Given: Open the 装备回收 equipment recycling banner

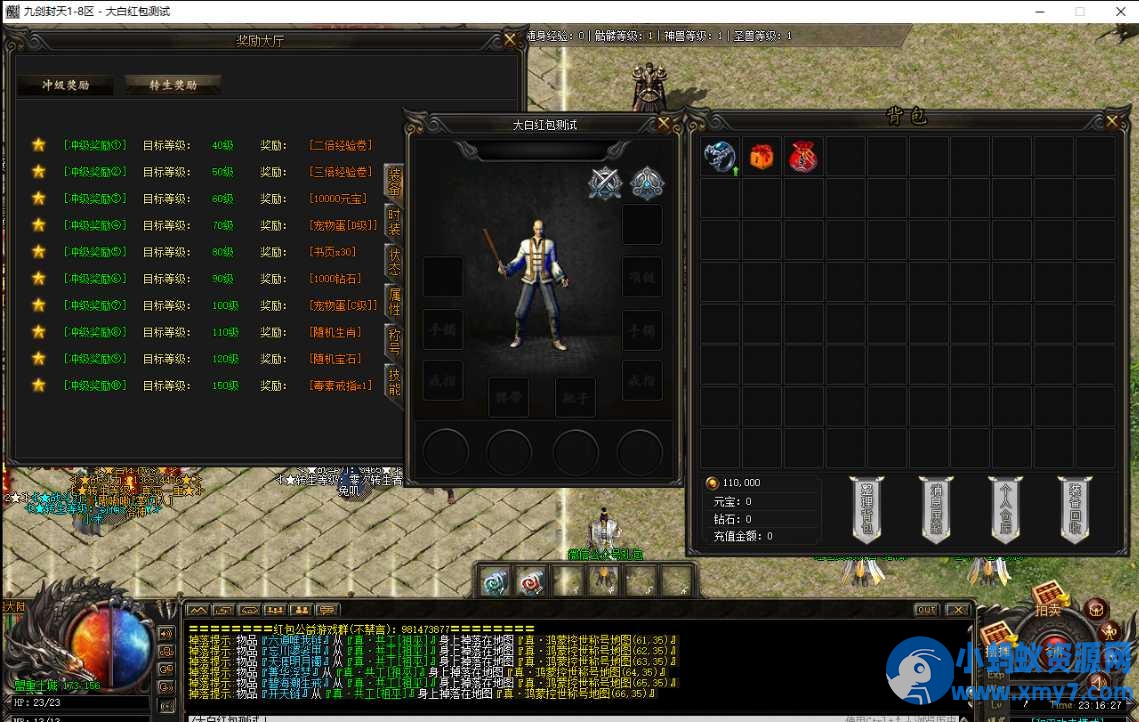Looking at the screenshot, I should [x=1074, y=508].
